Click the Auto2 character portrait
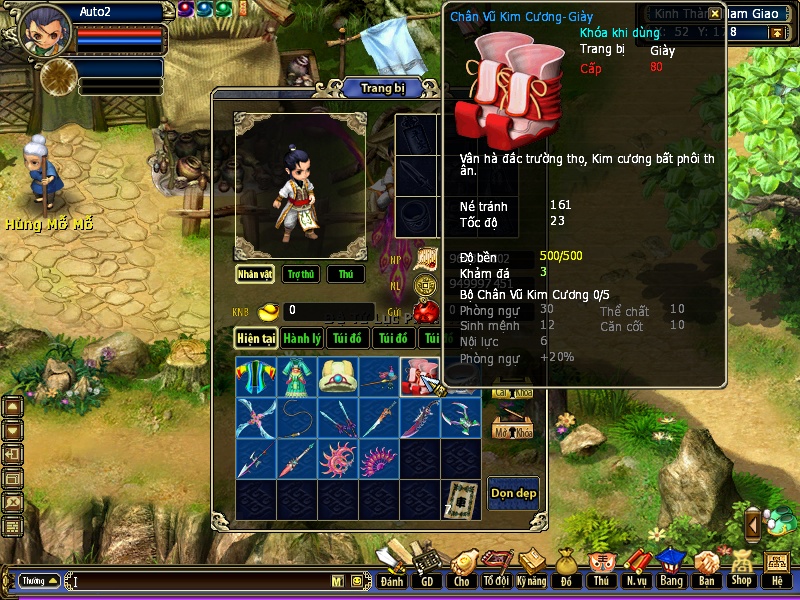Screen dimensions: 800x600 44,30
